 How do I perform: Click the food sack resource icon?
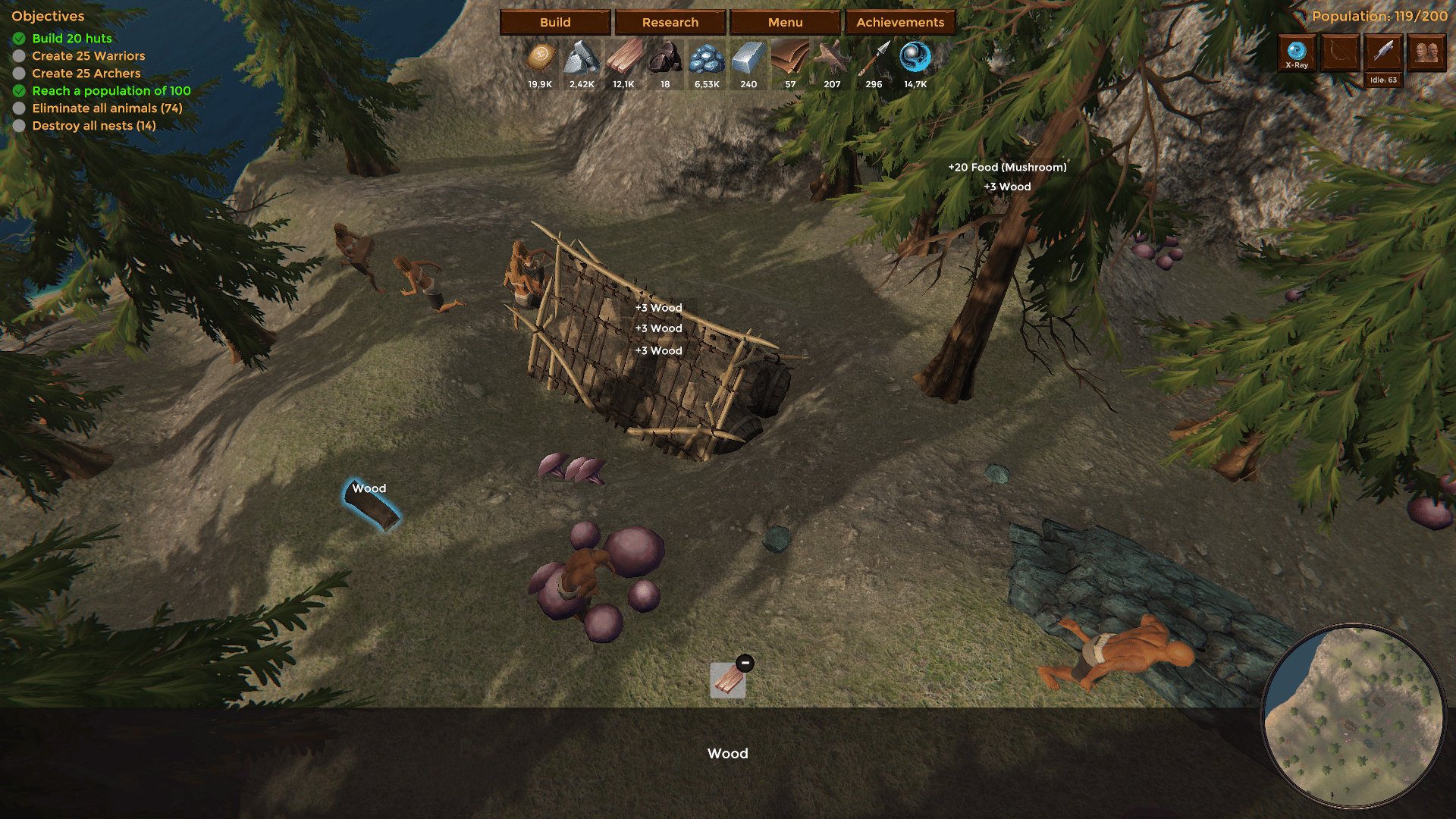click(x=541, y=57)
